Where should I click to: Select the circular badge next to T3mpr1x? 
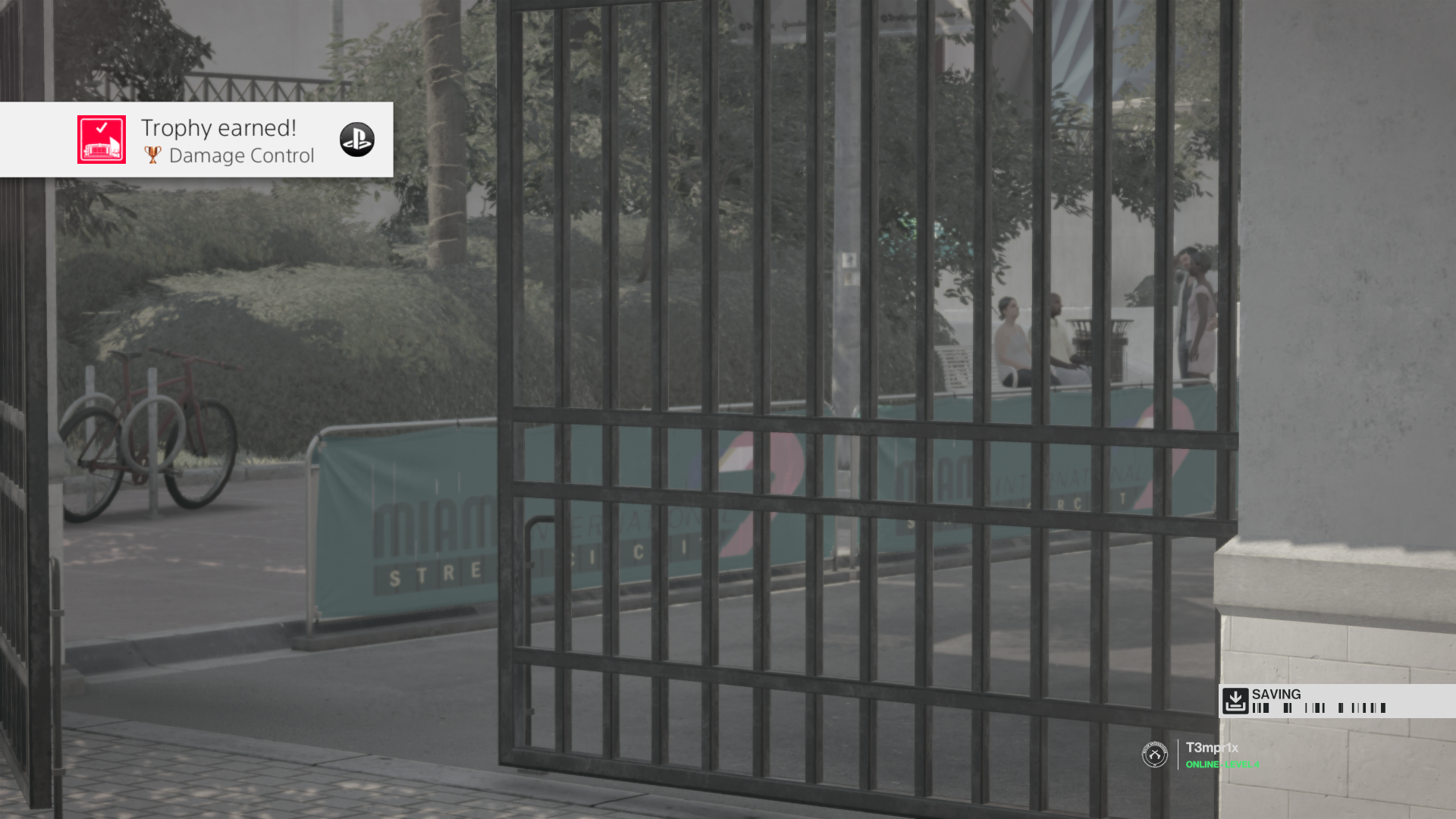[1153, 753]
